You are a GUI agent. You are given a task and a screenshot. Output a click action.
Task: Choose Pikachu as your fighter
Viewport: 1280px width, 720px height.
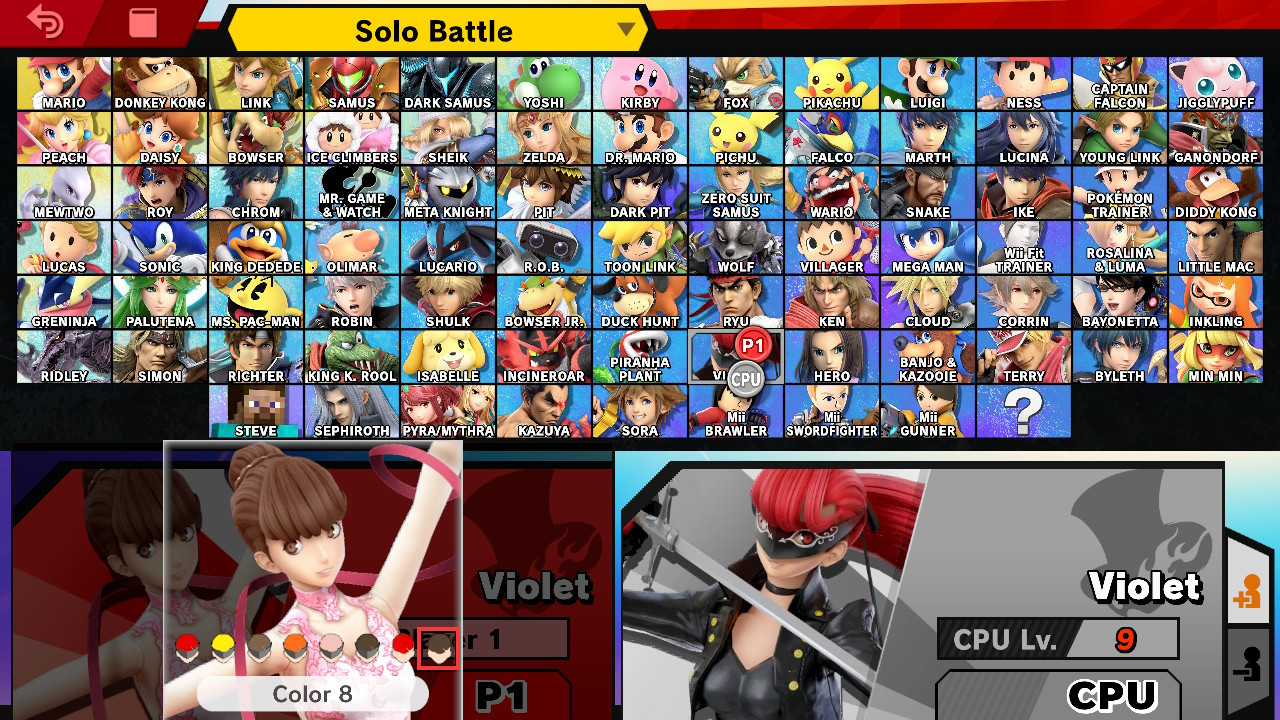click(831, 80)
